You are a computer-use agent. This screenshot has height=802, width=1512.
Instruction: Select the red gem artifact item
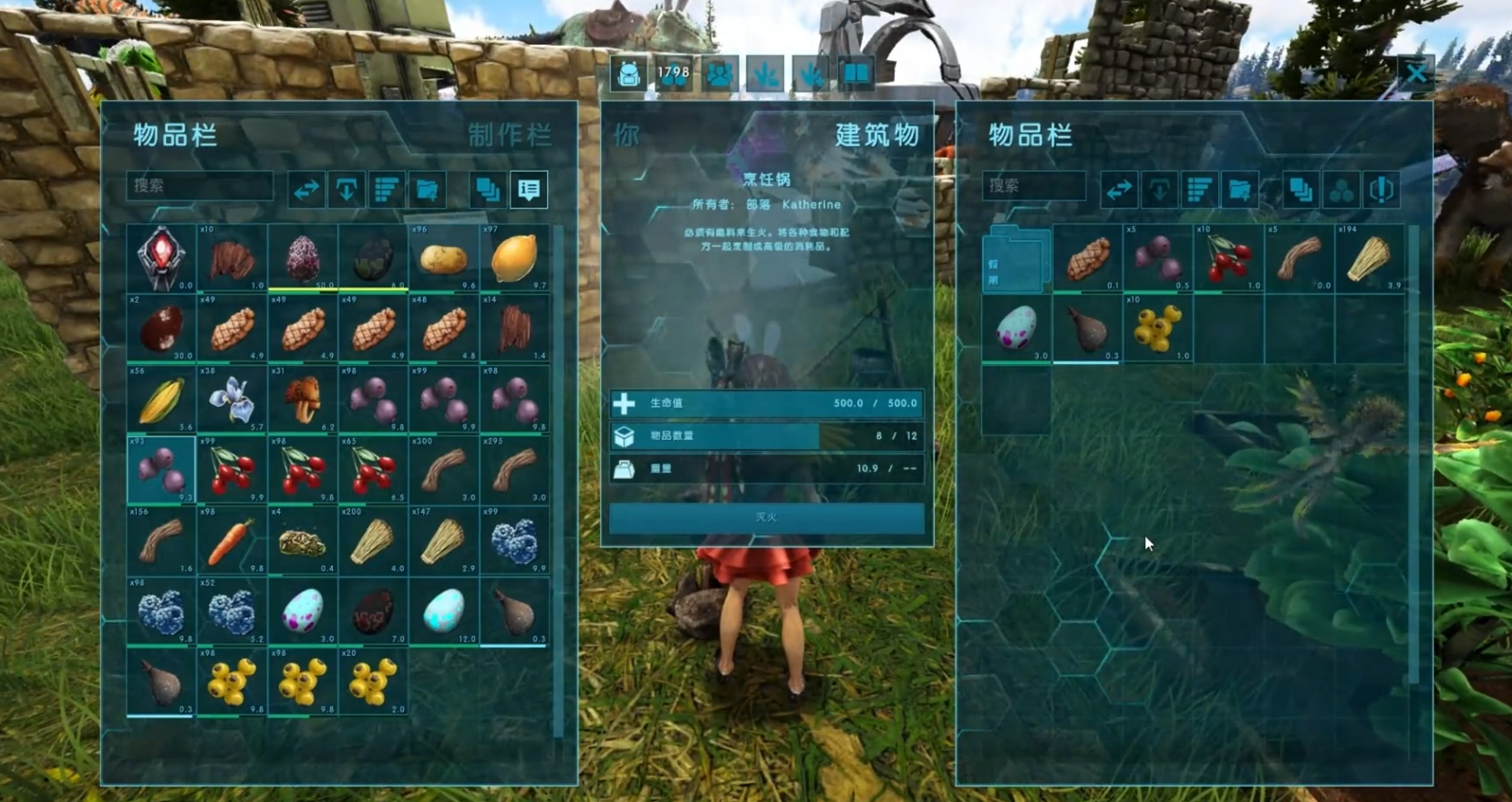161,258
